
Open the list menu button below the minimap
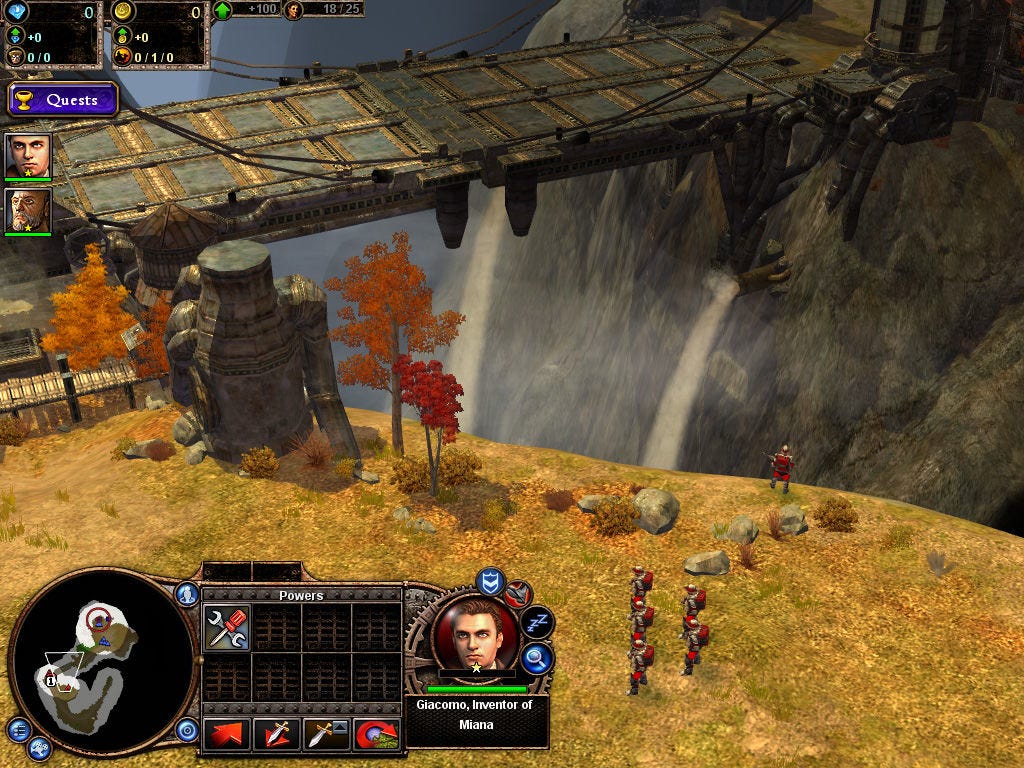tap(17, 729)
